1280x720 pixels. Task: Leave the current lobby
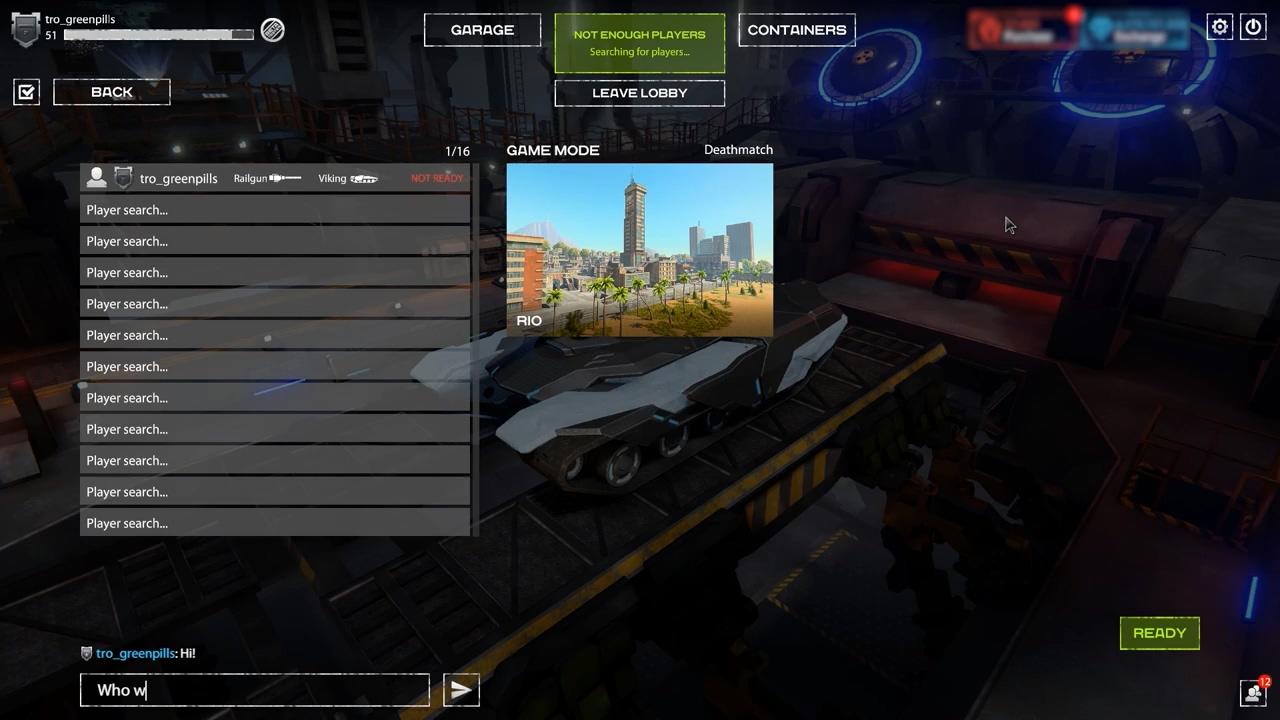click(x=639, y=93)
